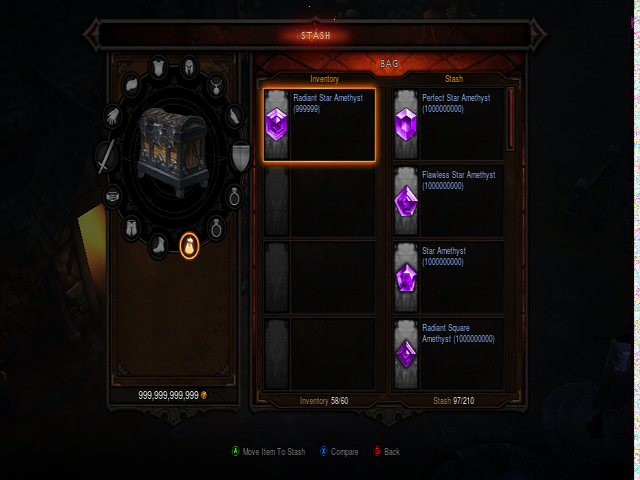Select the bracers category icon
This screenshot has width=640, height=480.
click(234, 117)
